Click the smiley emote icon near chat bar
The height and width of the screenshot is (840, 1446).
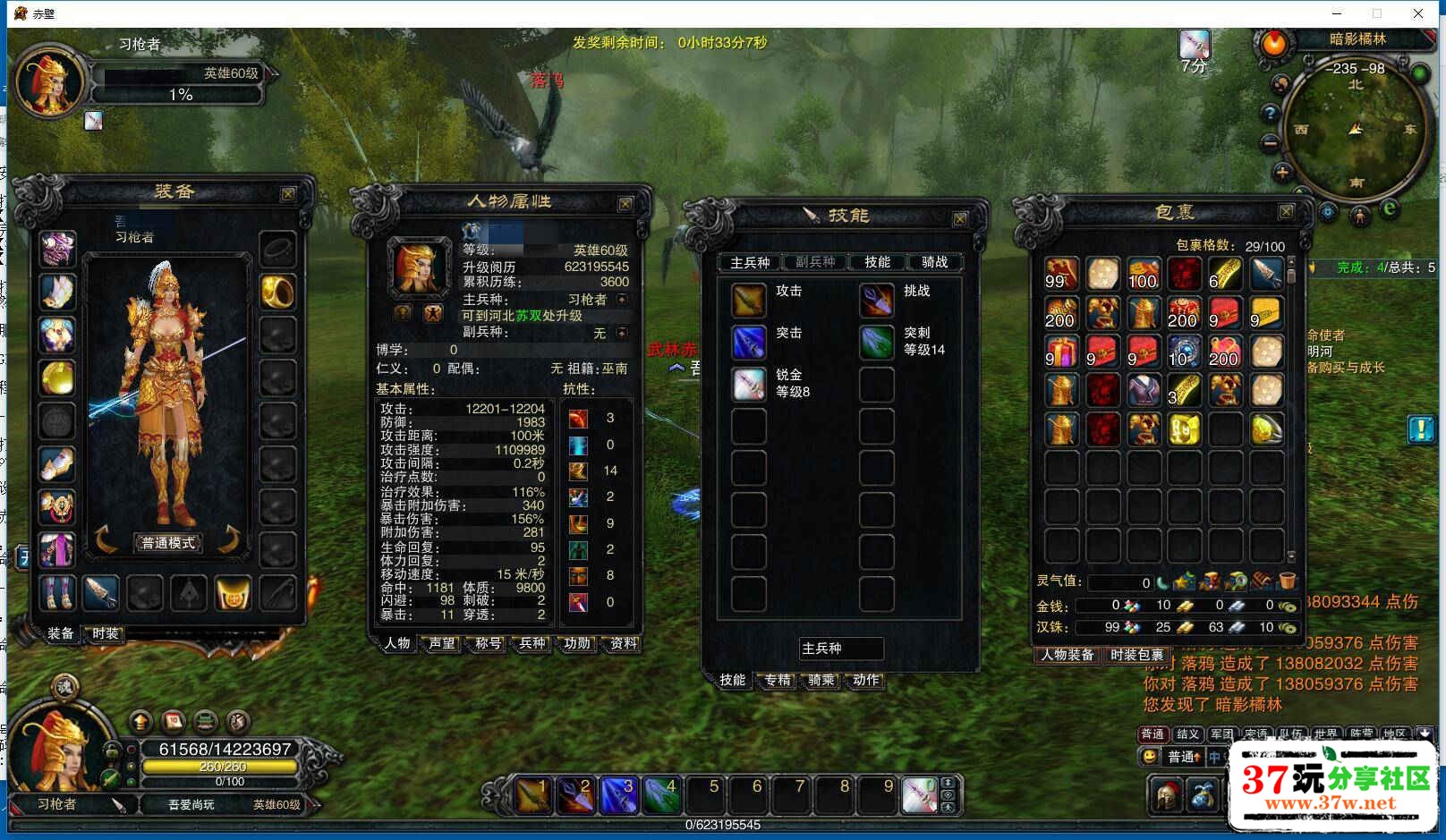pos(1148,757)
